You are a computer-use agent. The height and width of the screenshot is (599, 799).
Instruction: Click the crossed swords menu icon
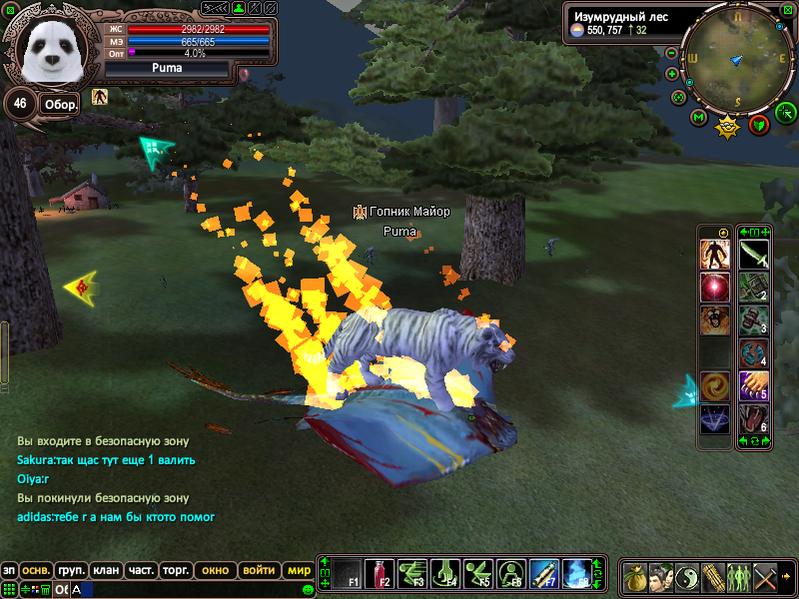766,577
